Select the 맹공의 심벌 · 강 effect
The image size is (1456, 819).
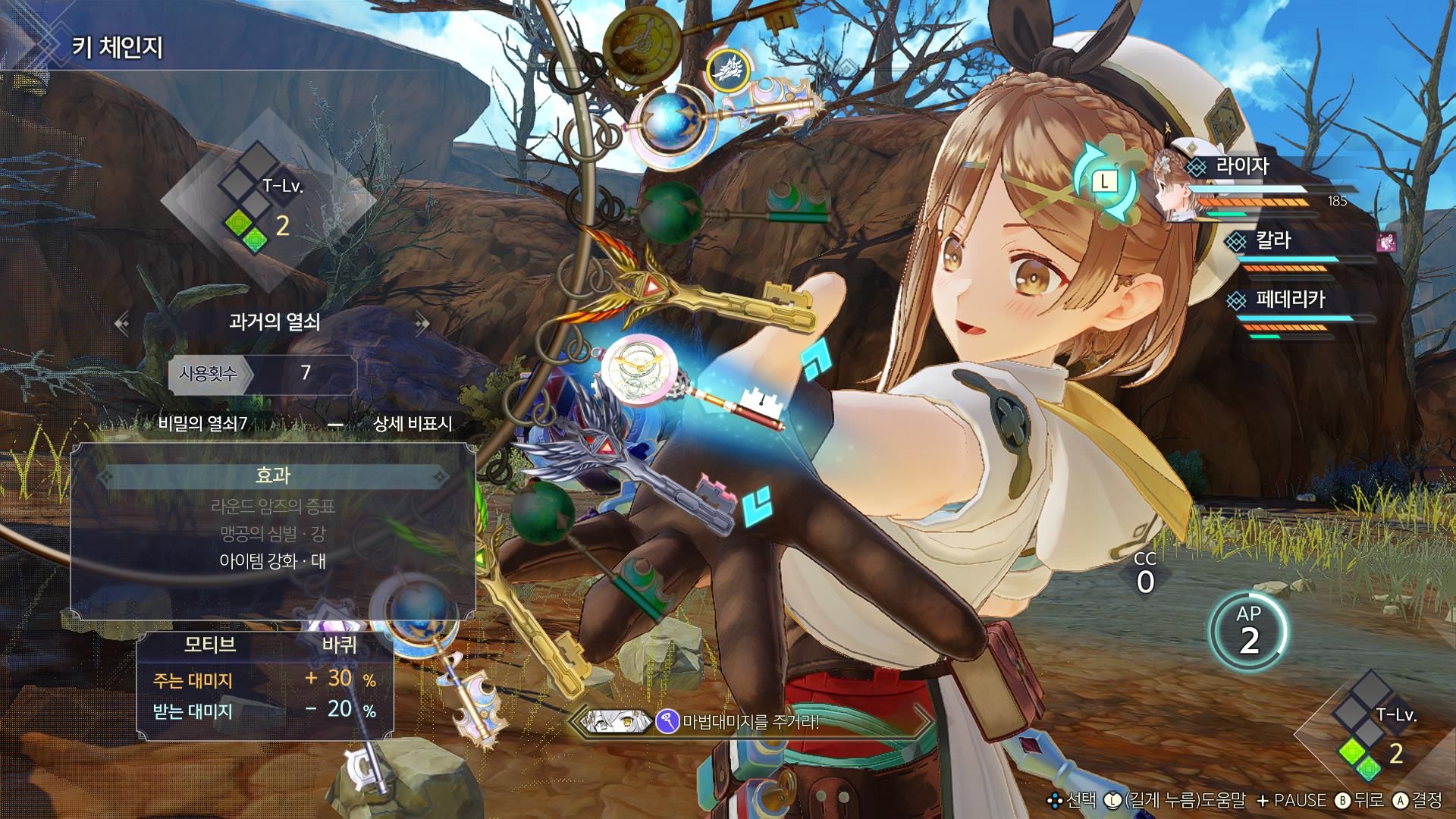[272, 534]
